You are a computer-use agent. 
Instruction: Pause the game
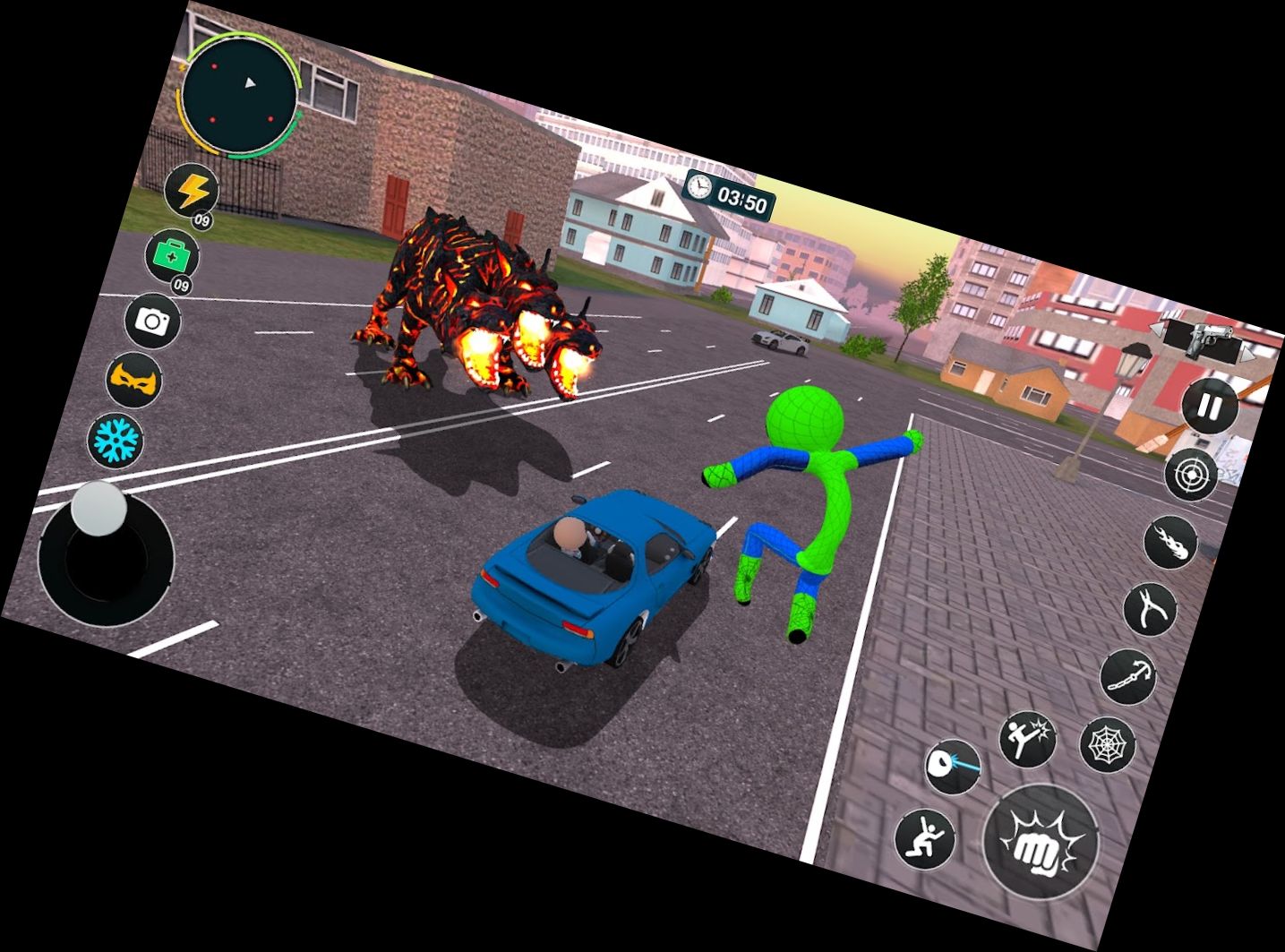(1208, 407)
